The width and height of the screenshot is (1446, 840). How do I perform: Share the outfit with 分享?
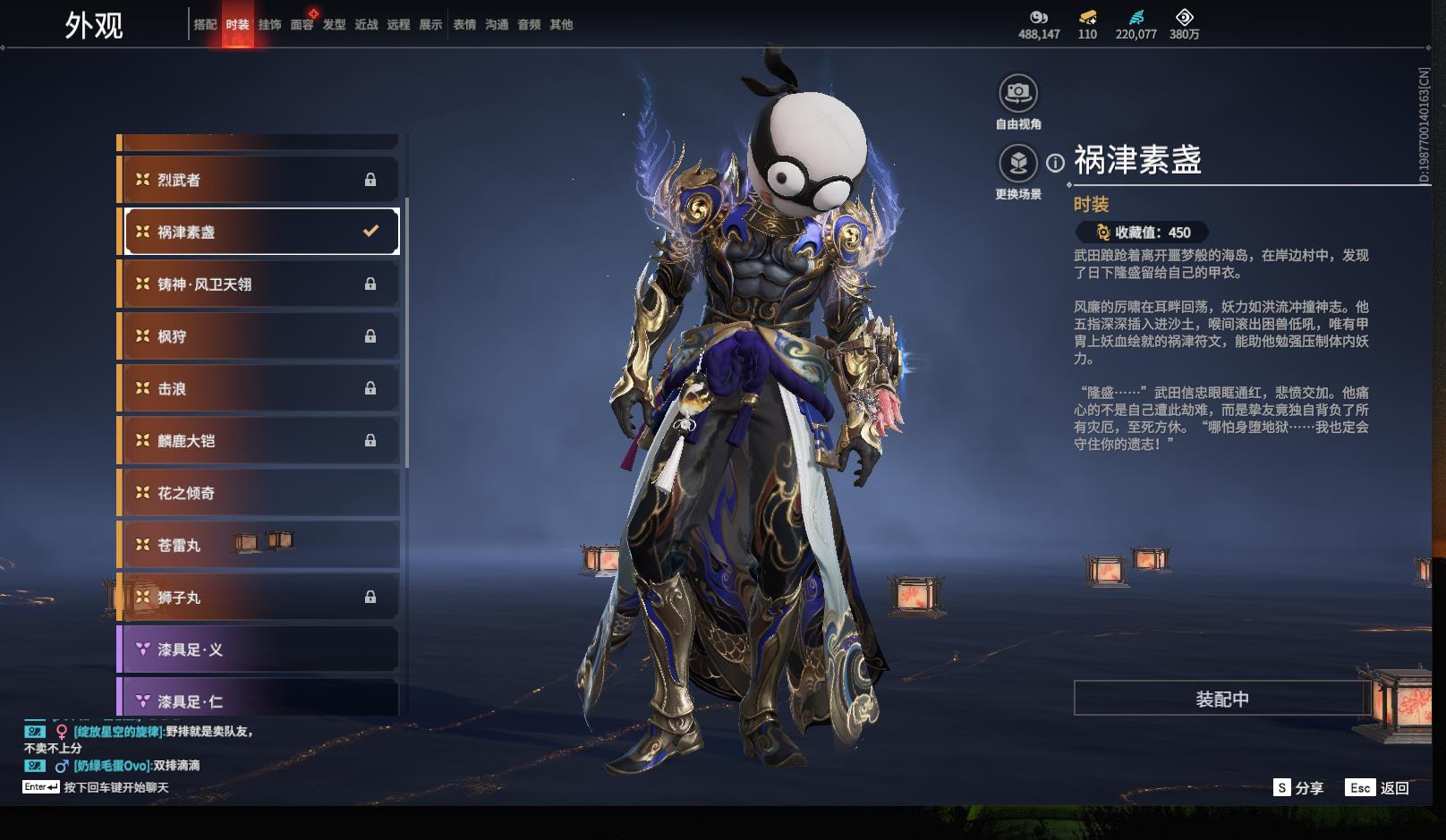tap(1299, 788)
